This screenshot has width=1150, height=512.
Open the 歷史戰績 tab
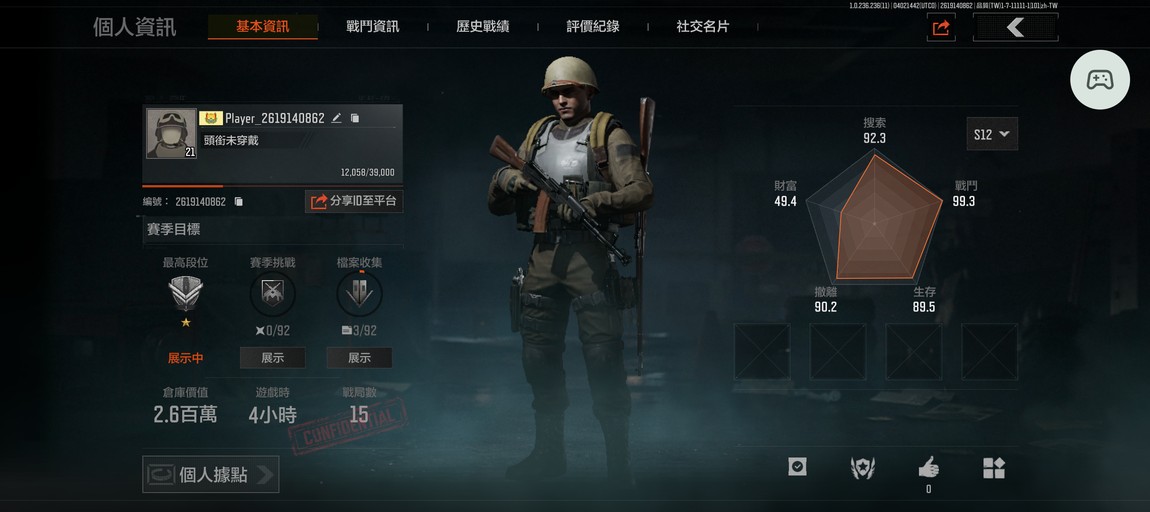tap(482, 27)
